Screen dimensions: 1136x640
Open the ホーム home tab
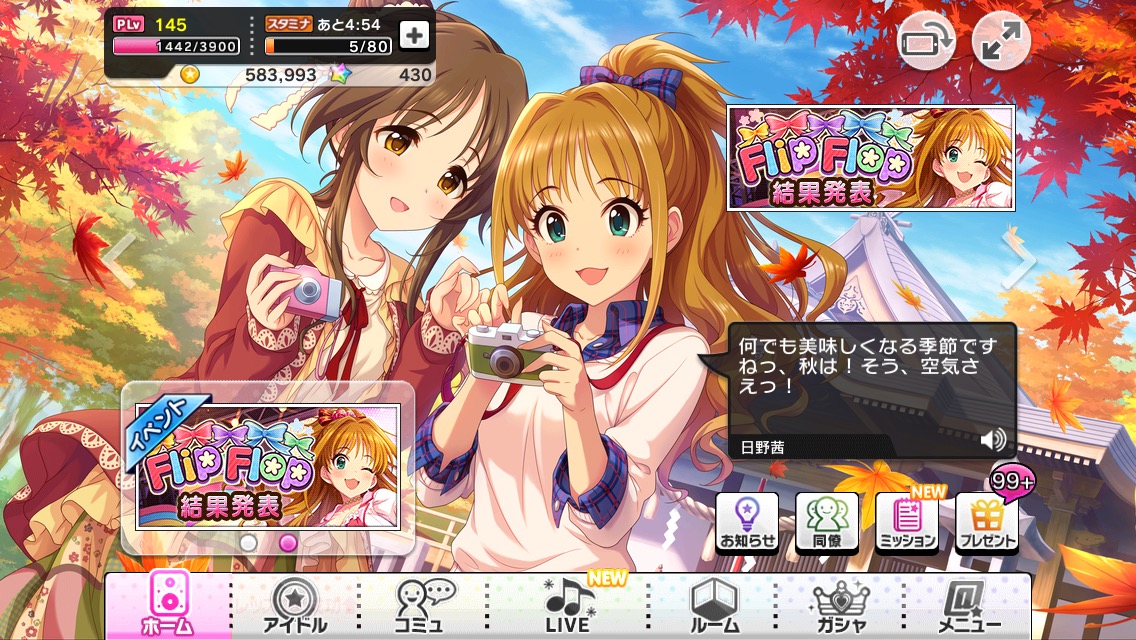coord(168,606)
